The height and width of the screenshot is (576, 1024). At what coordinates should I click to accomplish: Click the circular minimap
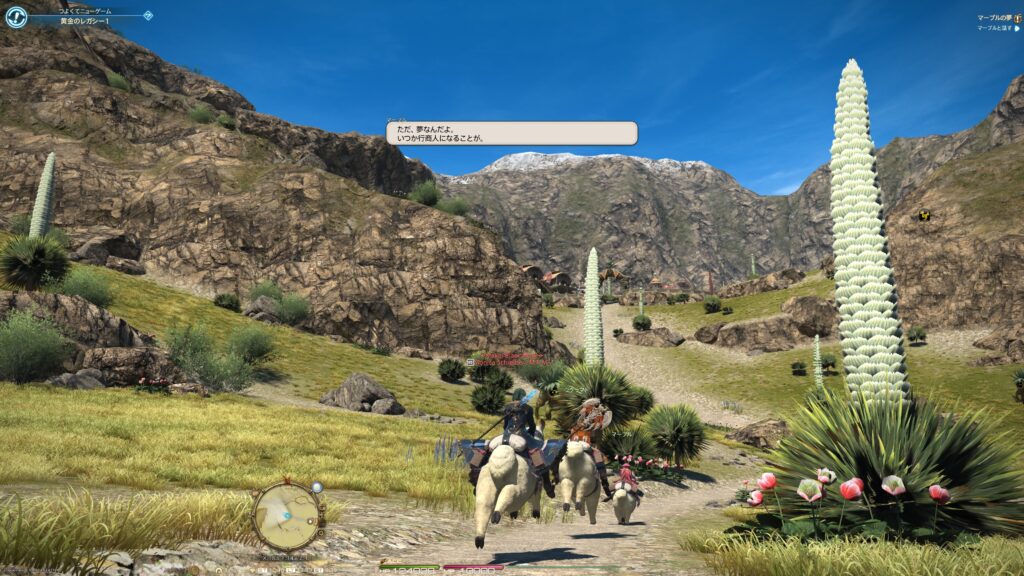286,516
